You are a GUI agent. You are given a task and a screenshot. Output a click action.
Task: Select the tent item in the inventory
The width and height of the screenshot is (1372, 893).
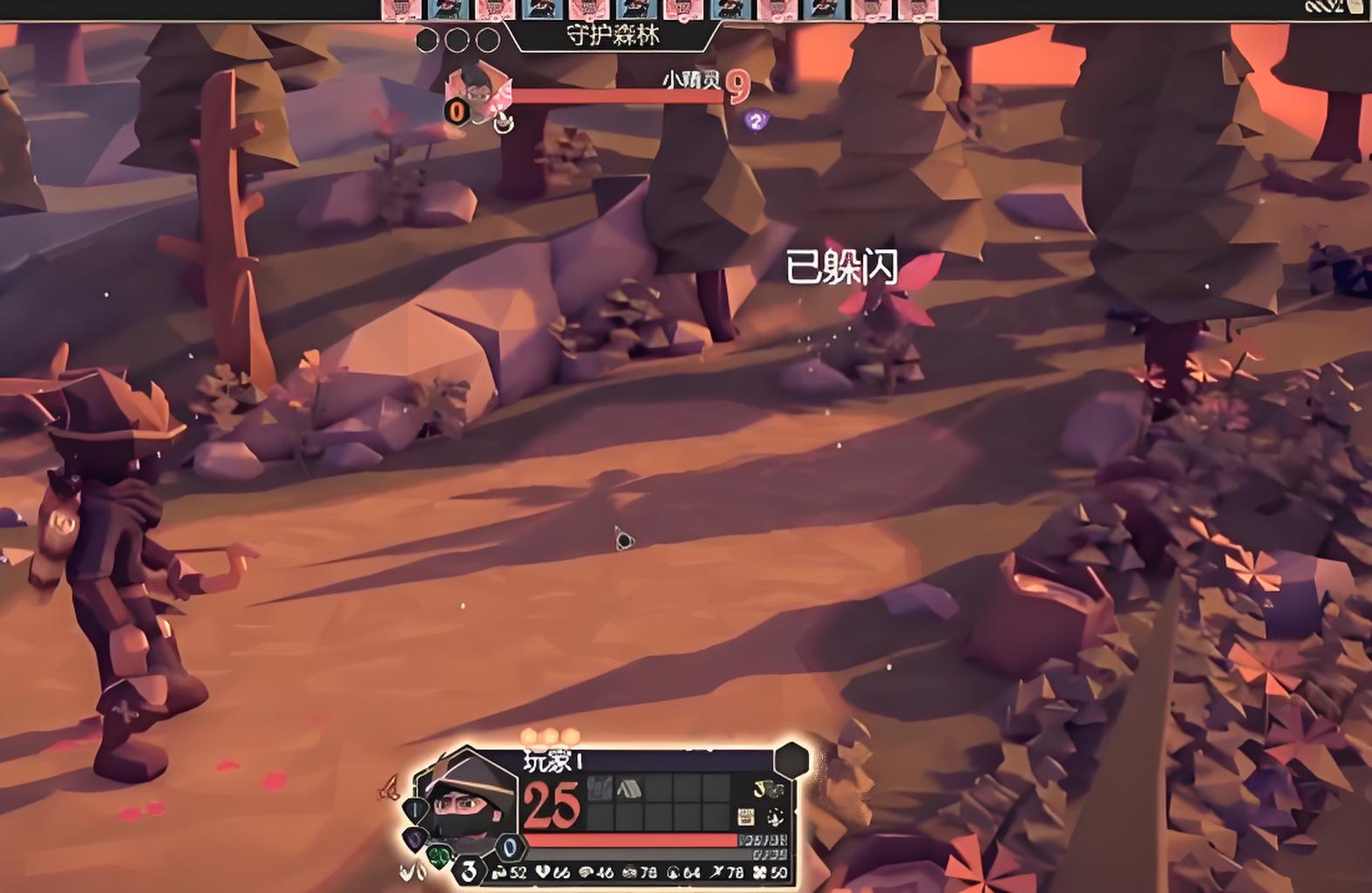coord(628,790)
